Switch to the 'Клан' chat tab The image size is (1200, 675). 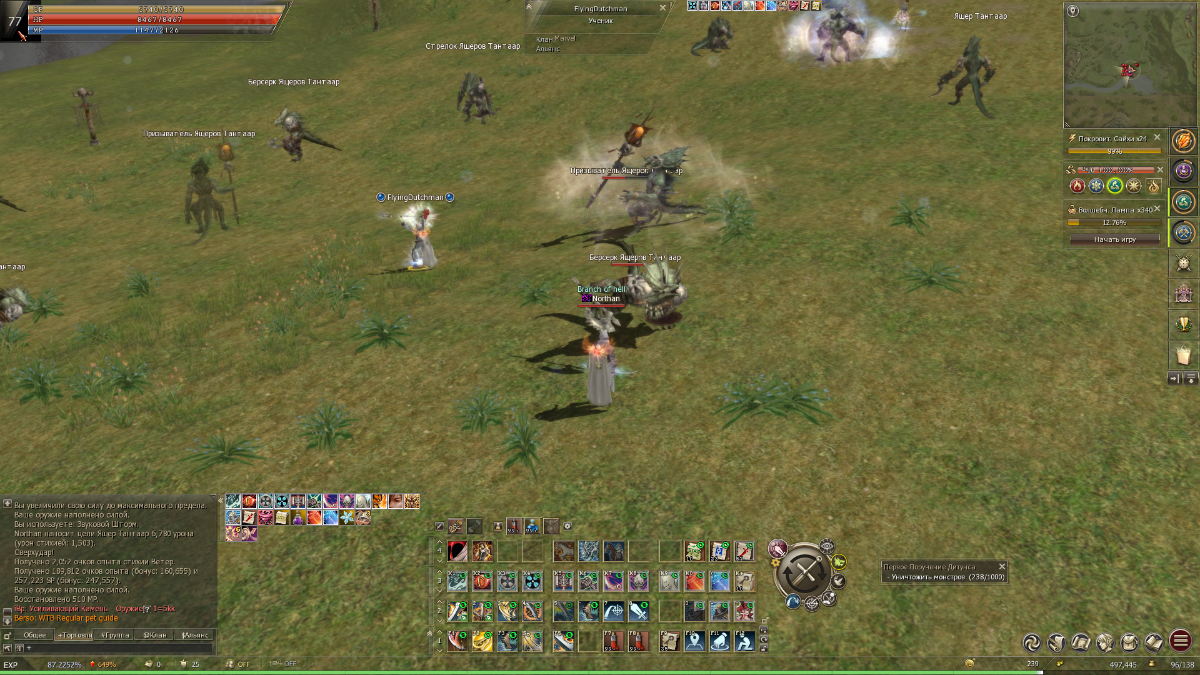pos(155,635)
